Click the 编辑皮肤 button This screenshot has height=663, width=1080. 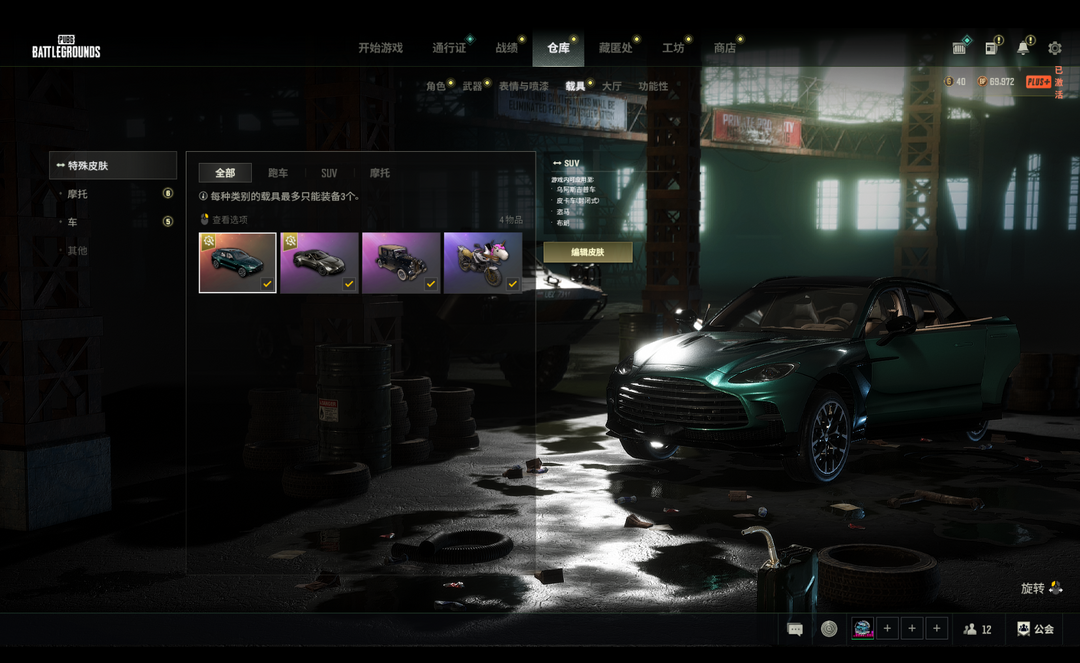click(588, 252)
